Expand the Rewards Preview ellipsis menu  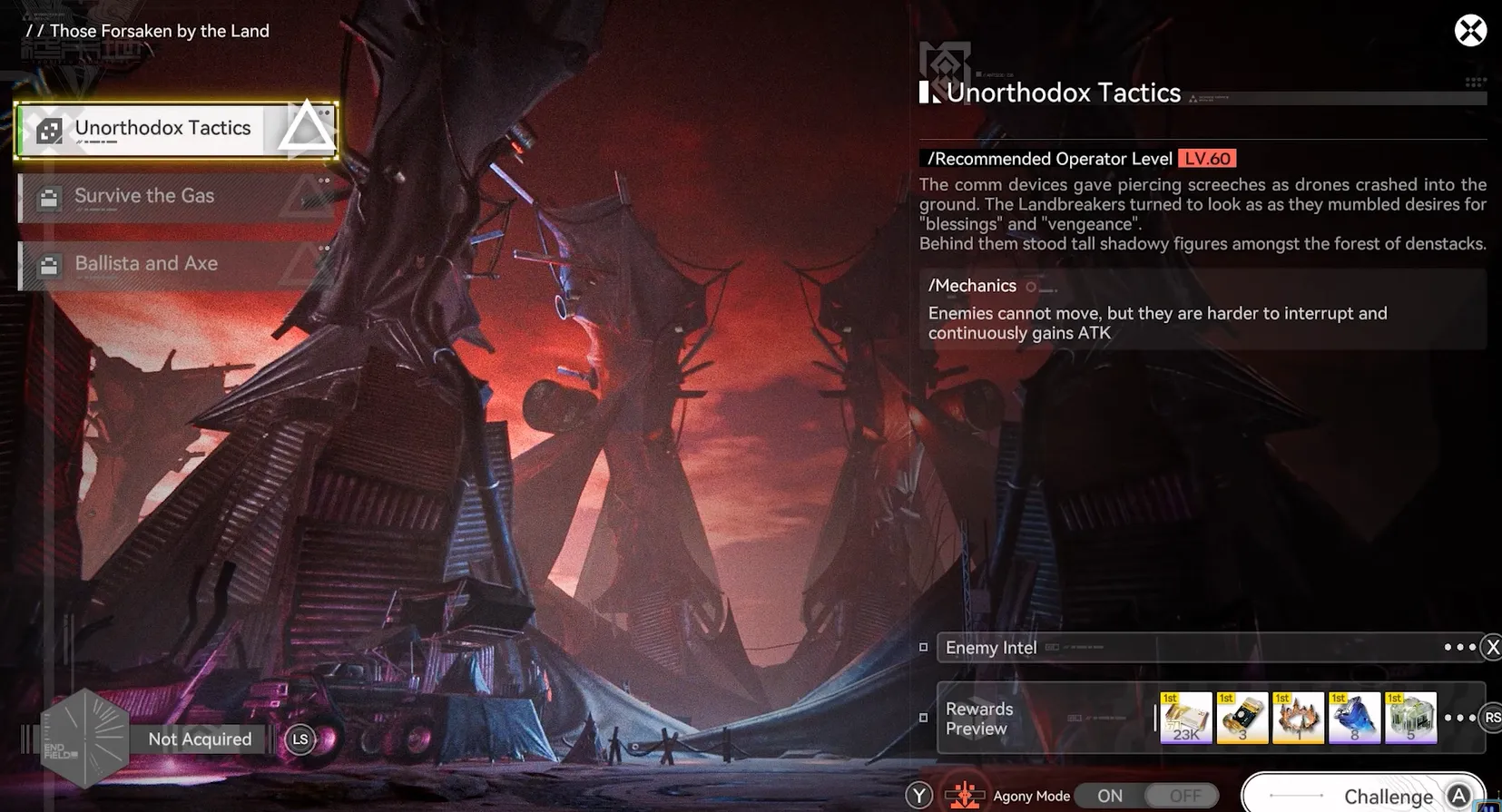(1460, 717)
